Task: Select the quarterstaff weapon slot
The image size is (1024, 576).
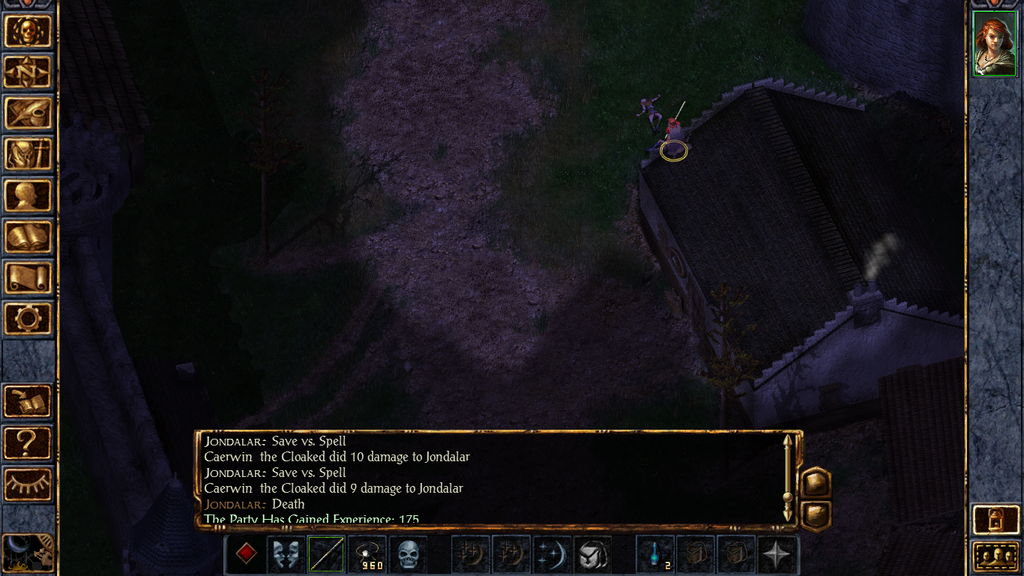Action: (x=327, y=554)
